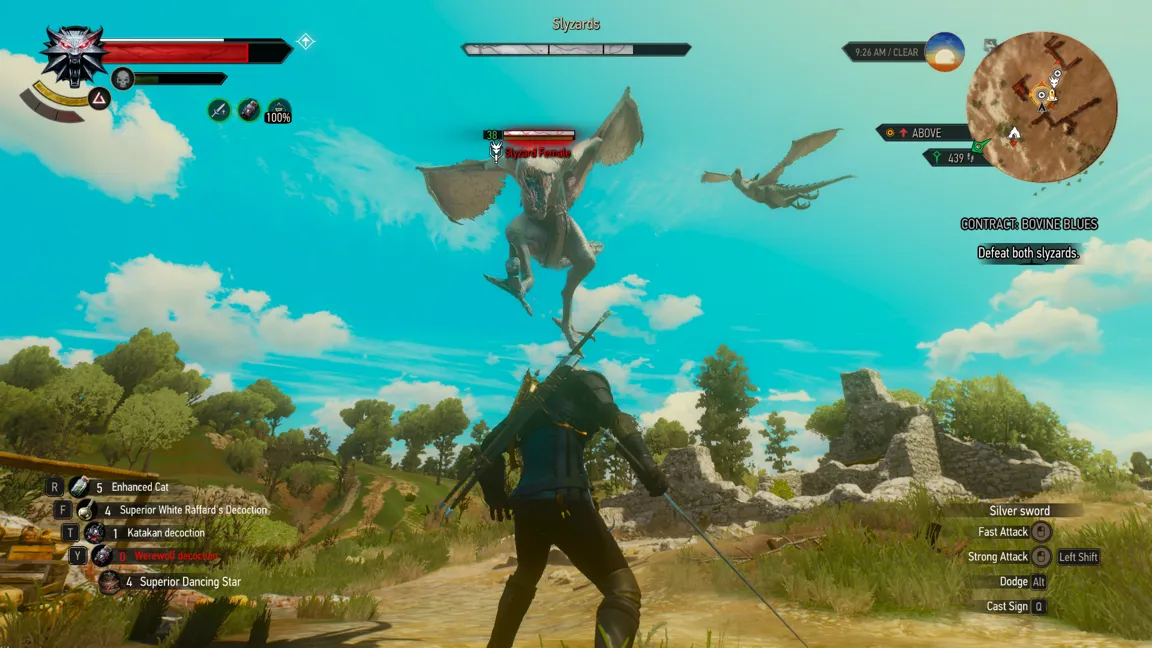1152x648 pixels.
Task: Open the Contract: Bovine Blues quest tracker
Action: [1029, 224]
